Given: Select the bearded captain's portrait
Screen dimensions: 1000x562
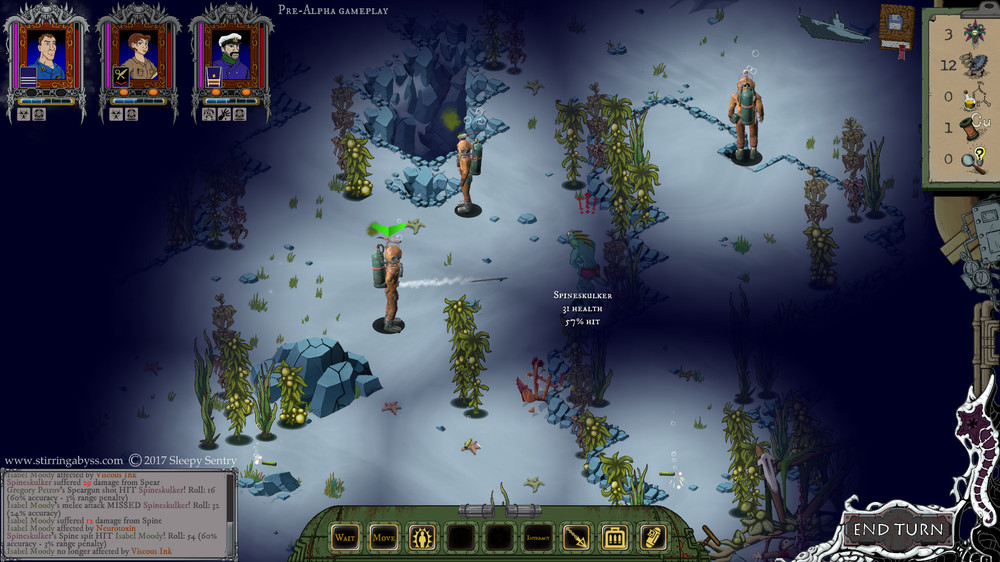Looking at the screenshot, I should pos(230,54).
